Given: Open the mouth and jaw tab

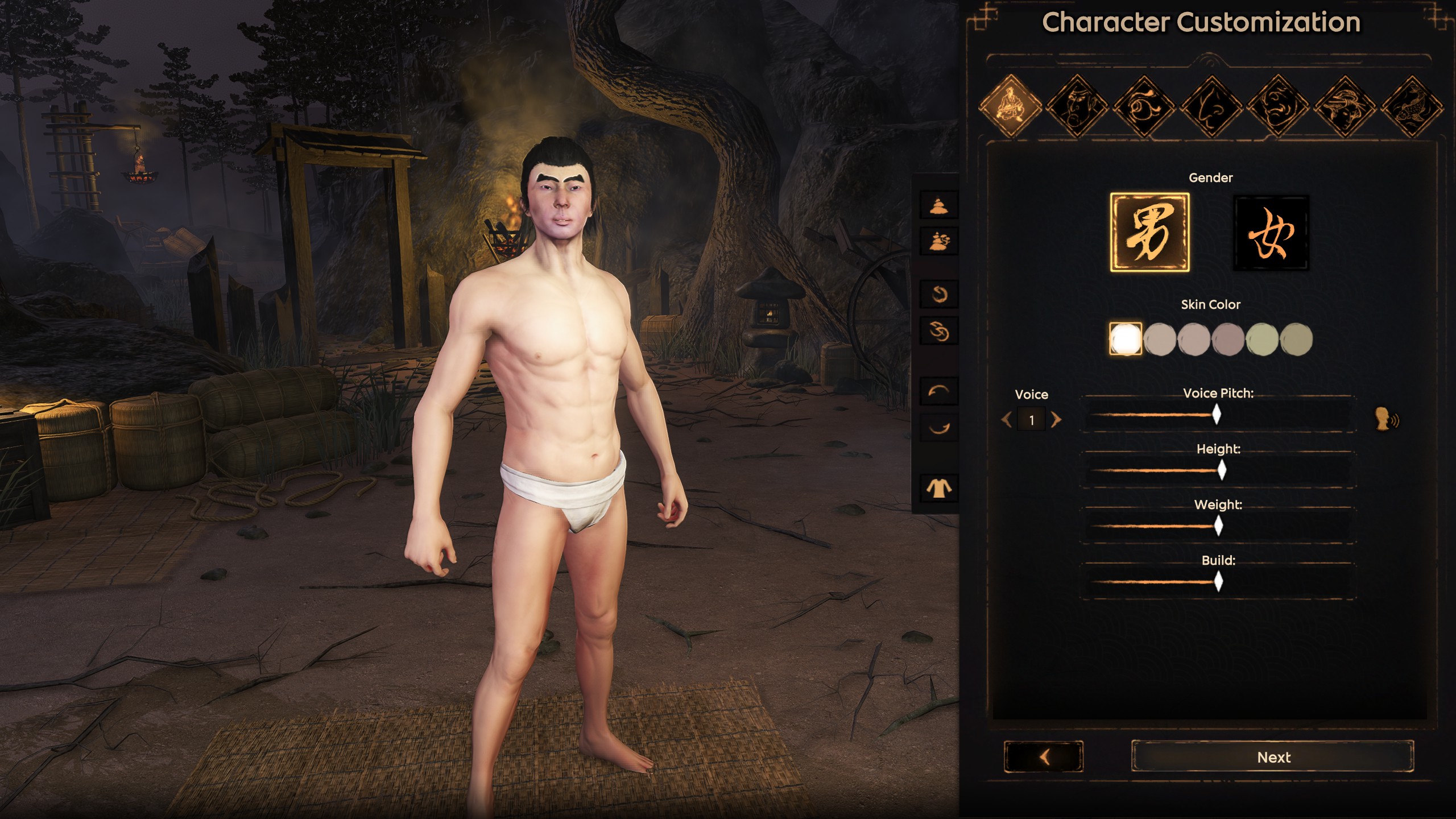Looking at the screenshot, I should [1277, 106].
